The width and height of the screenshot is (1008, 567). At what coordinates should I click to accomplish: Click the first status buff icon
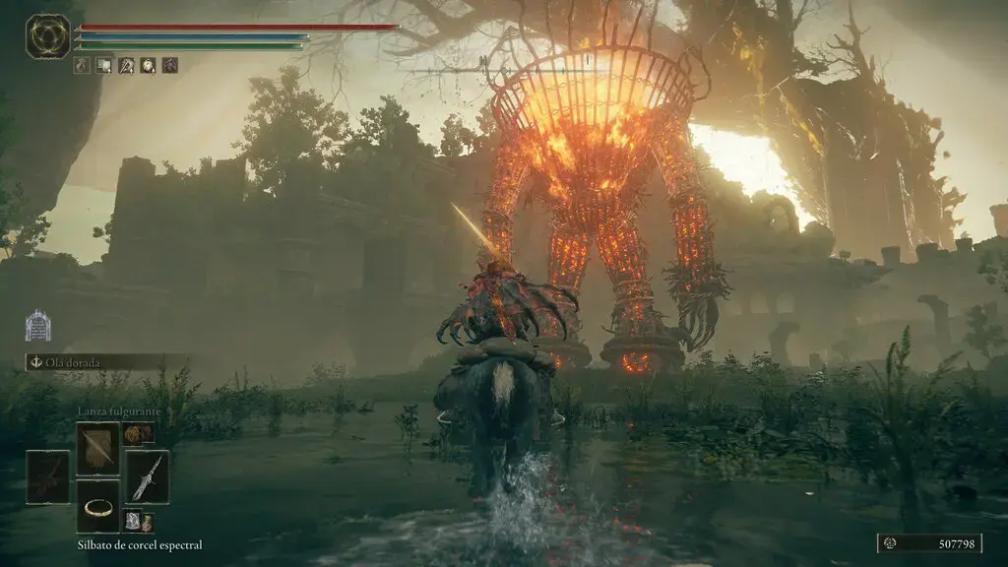(82, 66)
